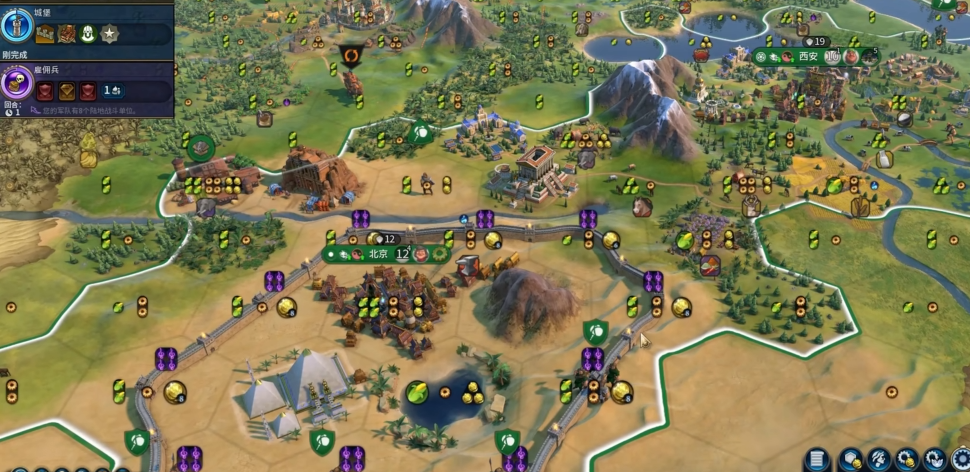
Task: Select the 北京 city banner
Action: 378,254
